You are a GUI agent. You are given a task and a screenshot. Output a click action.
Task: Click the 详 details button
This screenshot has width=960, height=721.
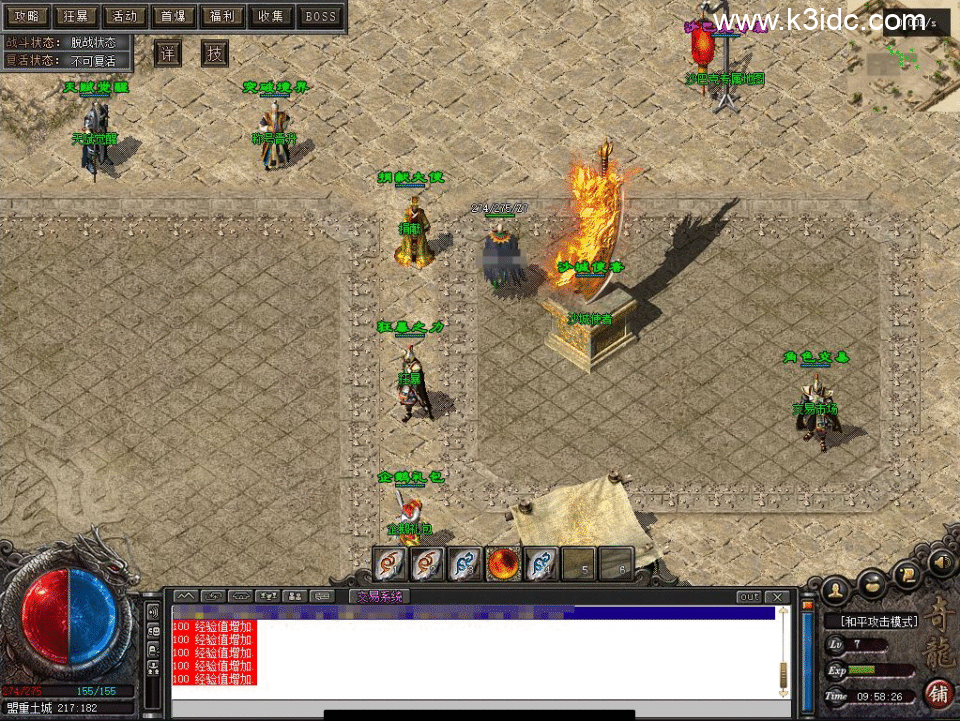click(168, 54)
